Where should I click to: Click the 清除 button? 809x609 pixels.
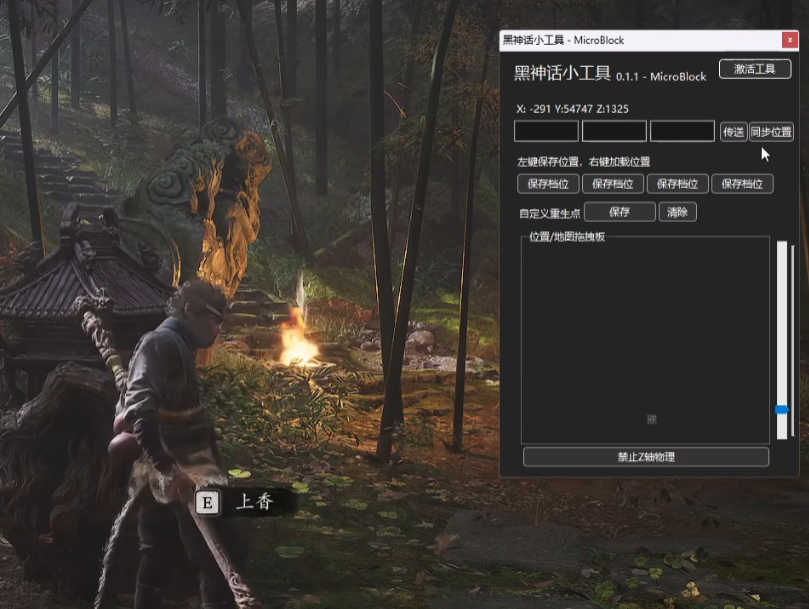click(677, 212)
